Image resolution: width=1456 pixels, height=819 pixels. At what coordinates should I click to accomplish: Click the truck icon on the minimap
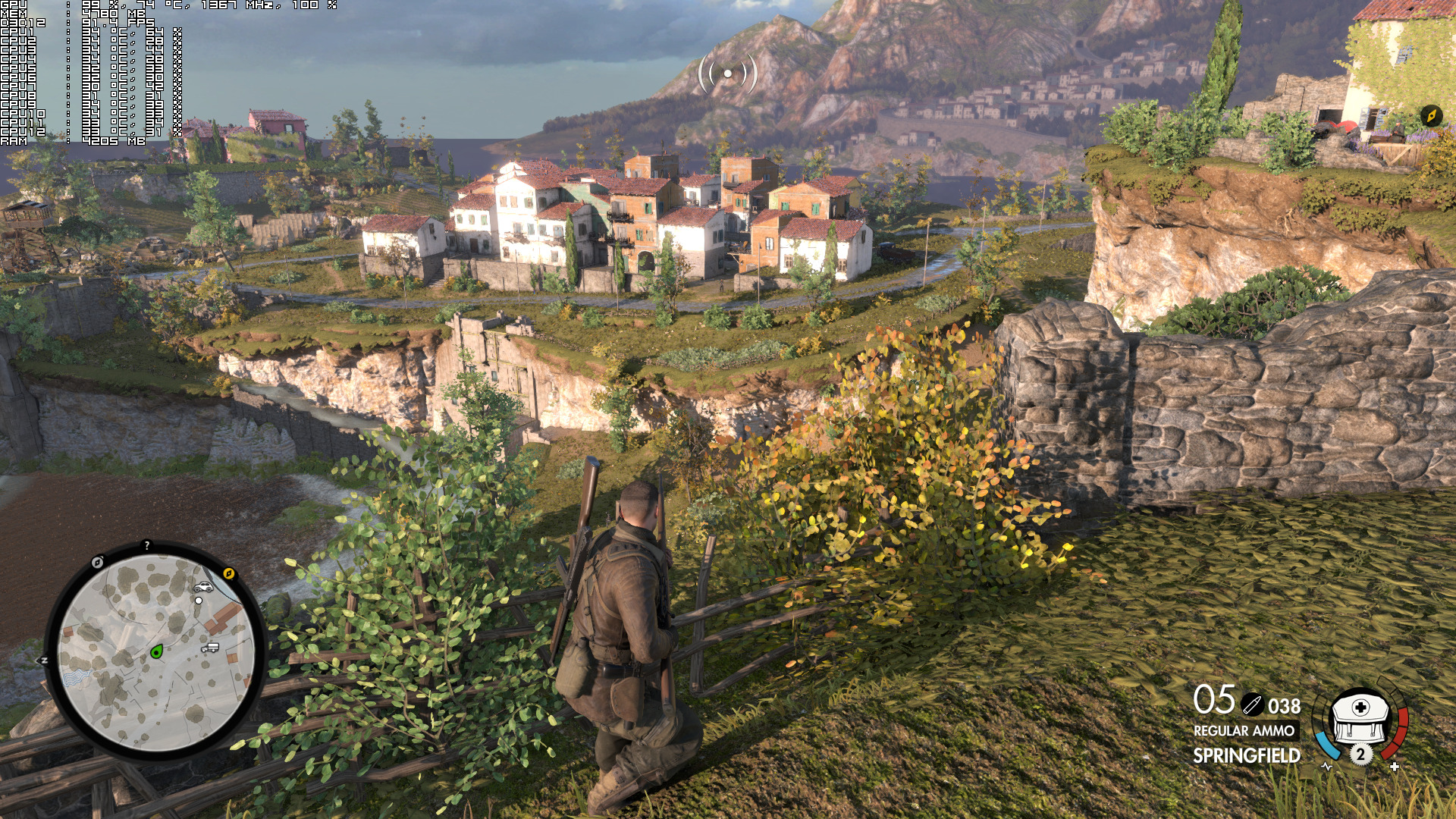pos(210,648)
